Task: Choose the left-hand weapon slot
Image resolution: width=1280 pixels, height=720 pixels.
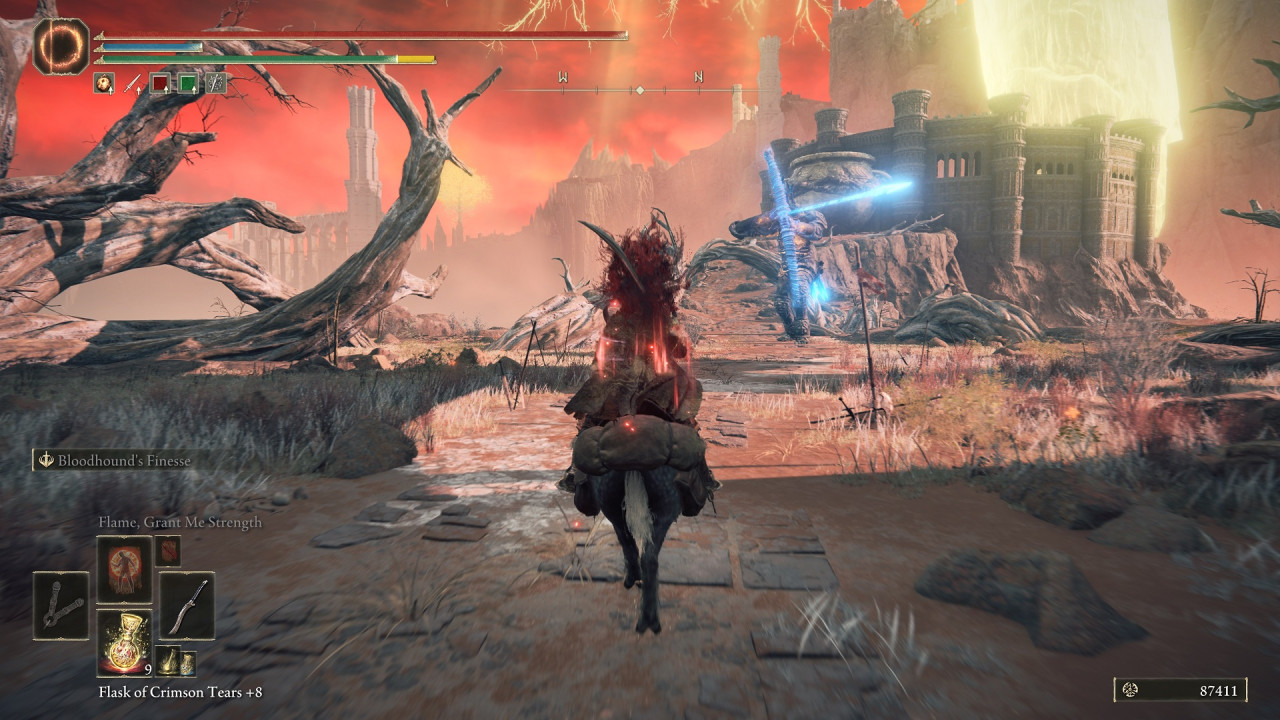Action: pyautogui.click(x=61, y=605)
